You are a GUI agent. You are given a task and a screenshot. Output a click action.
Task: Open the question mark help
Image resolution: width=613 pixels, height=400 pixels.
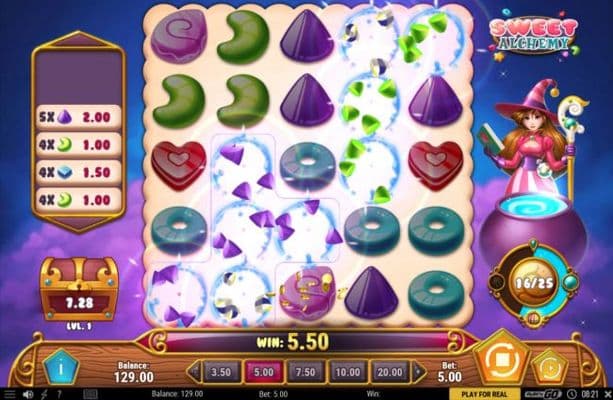[x=61, y=392]
